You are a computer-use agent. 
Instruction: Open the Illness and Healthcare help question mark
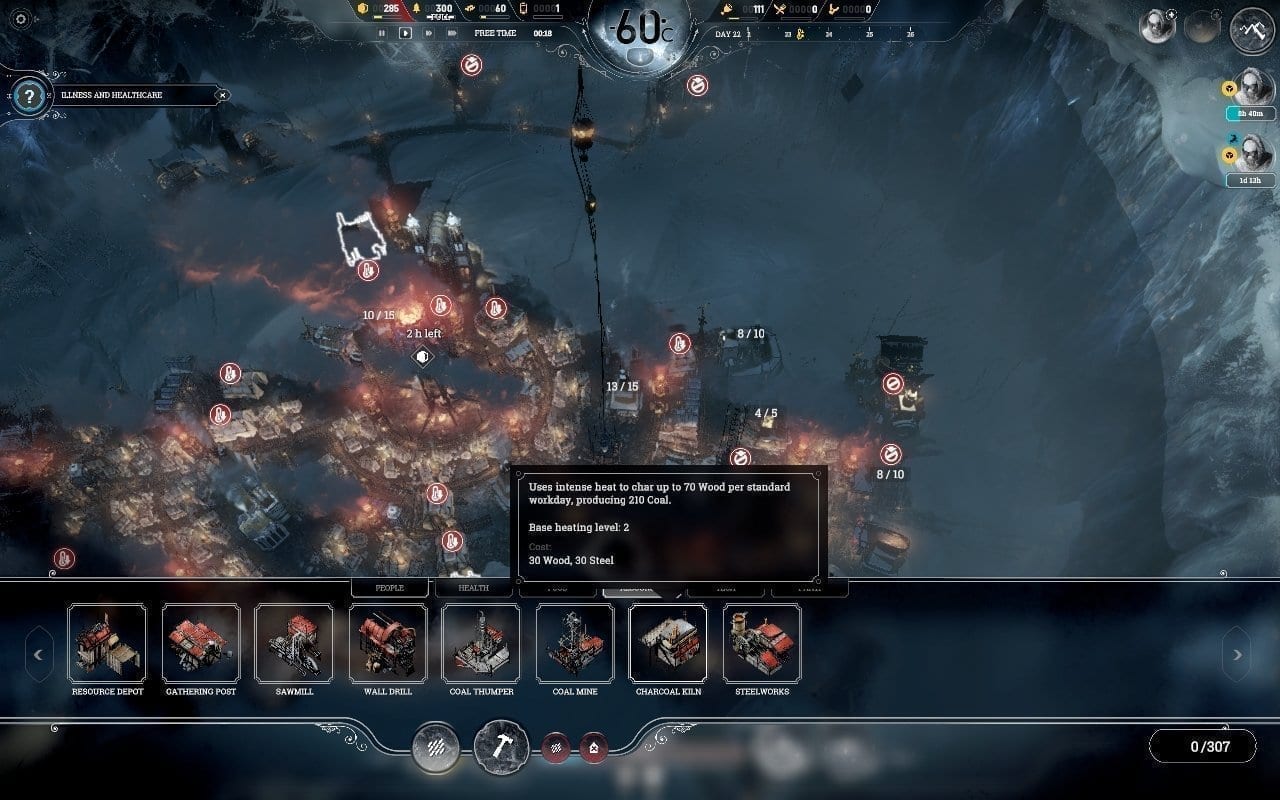coord(30,96)
